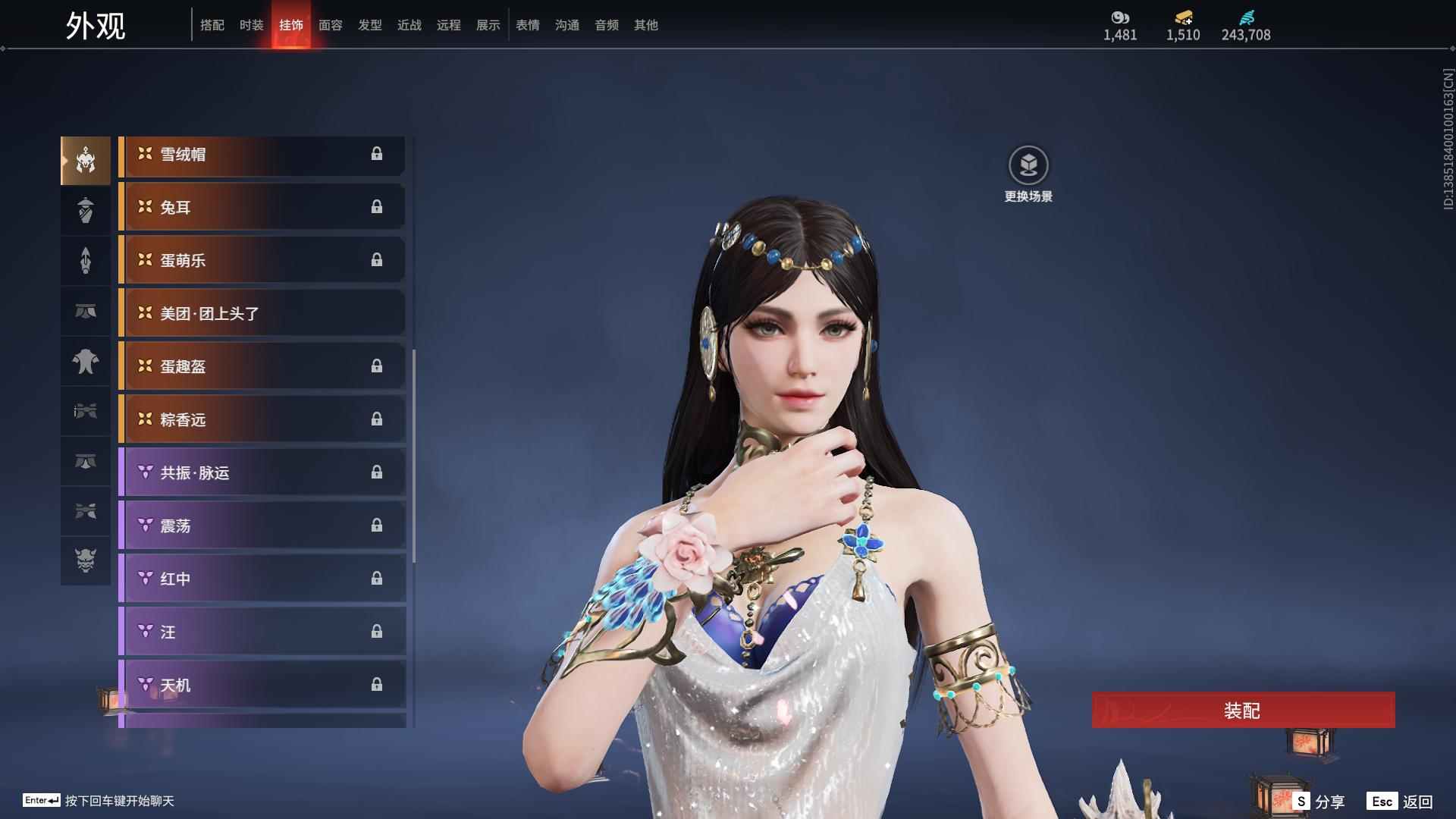This screenshot has width=1456, height=819.
Task: Click the chat prompt to start chatting
Action: pyautogui.click(x=119, y=801)
